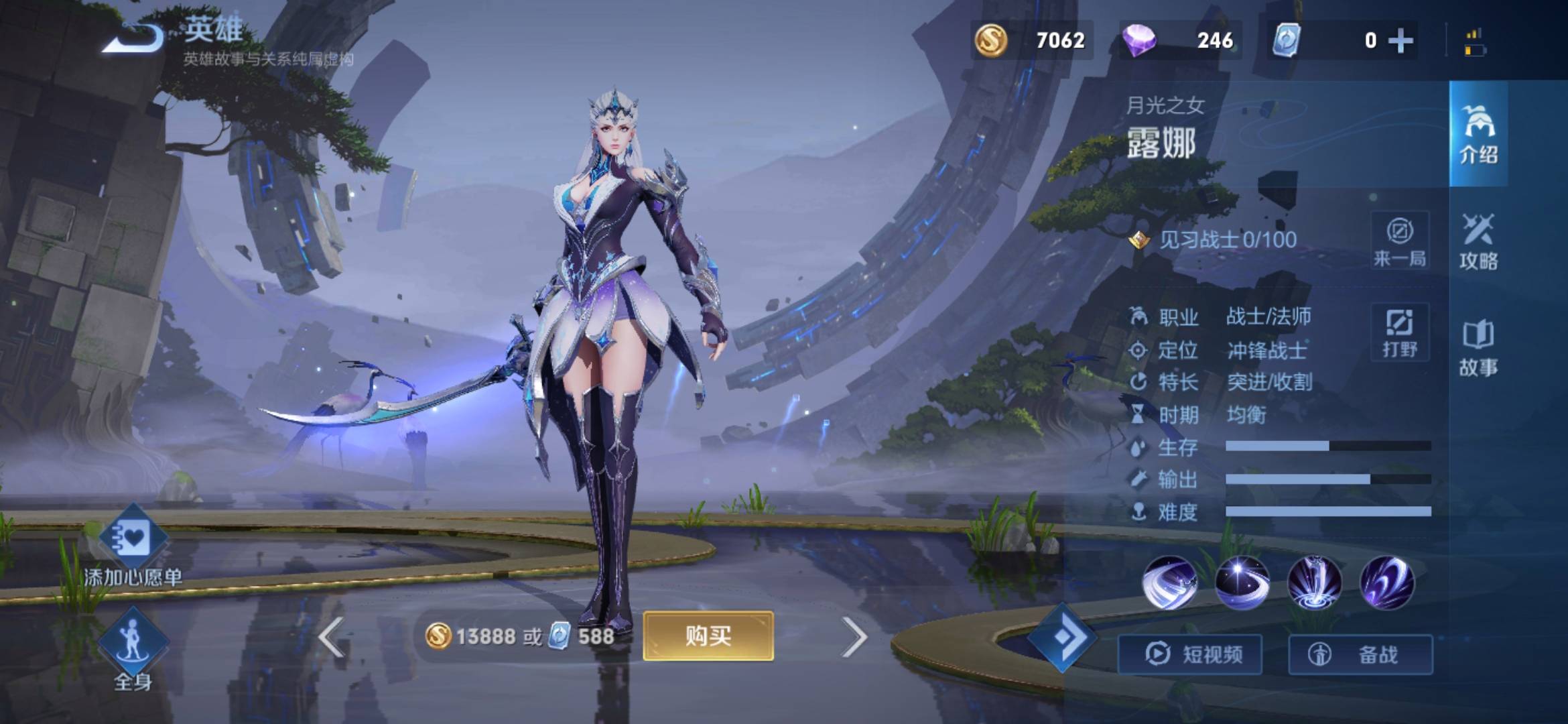
Task: Switch to the 介绍 intro tab
Action: pyautogui.click(x=1478, y=134)
